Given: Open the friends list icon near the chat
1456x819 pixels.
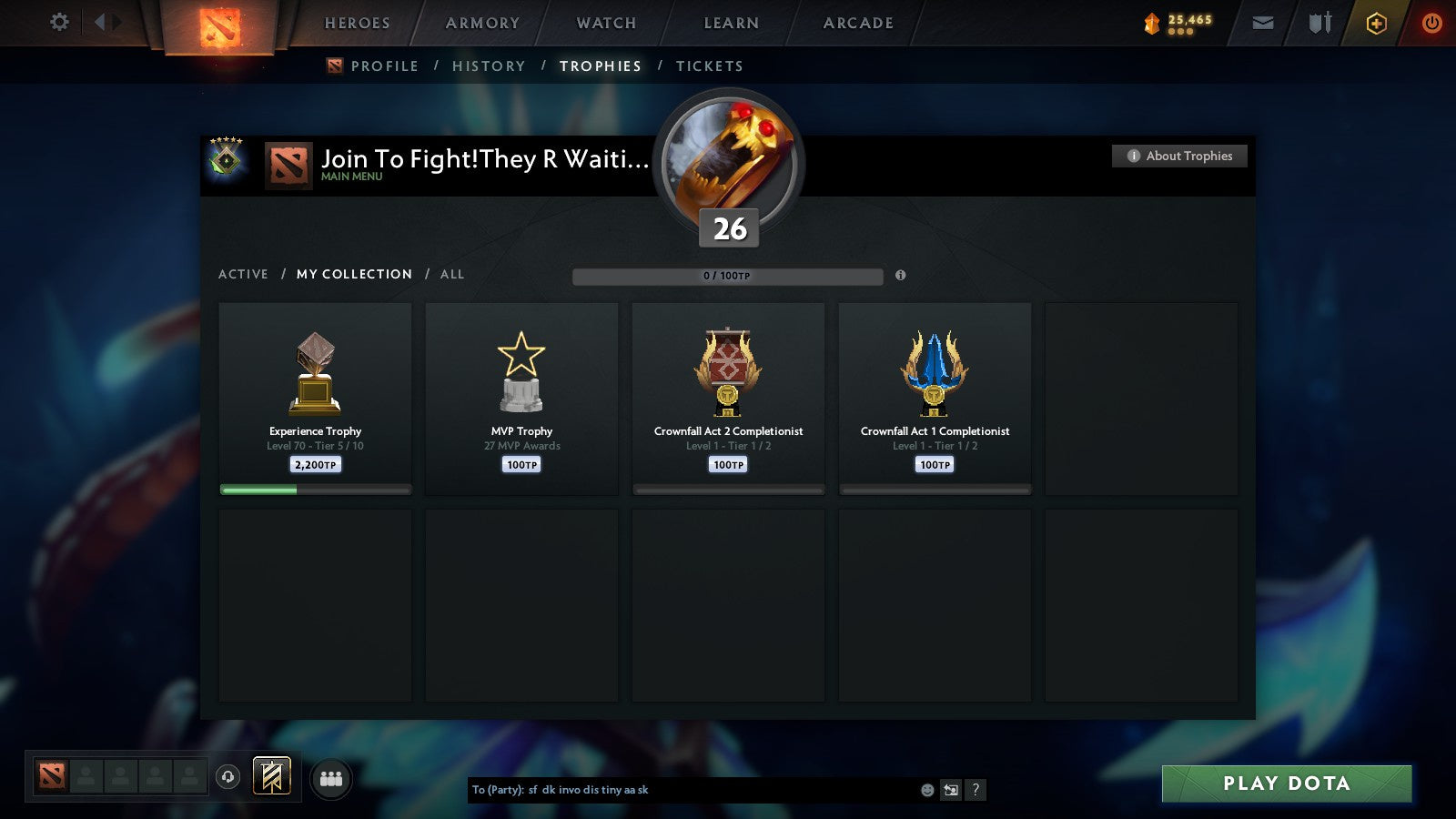Looking at the screenshot, I should (331, 776).
